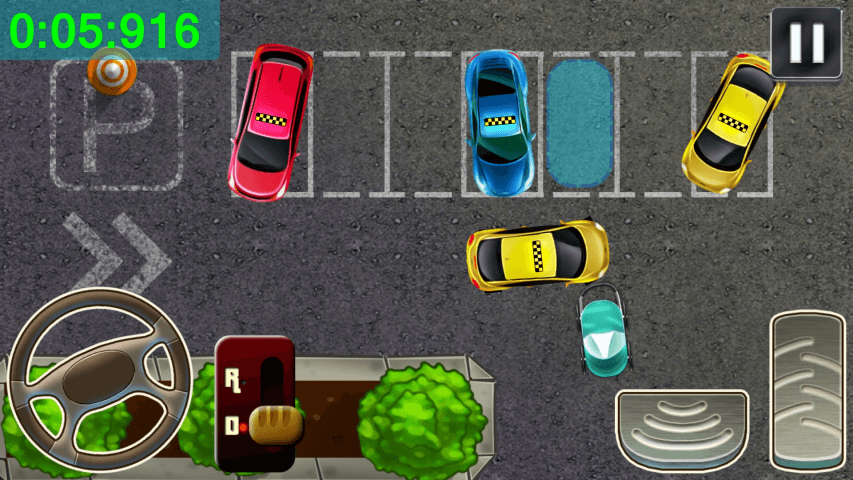Tap the steering wheel control
Screen dimensions: 853x480
pyautogui.click(x=100, y=381)
